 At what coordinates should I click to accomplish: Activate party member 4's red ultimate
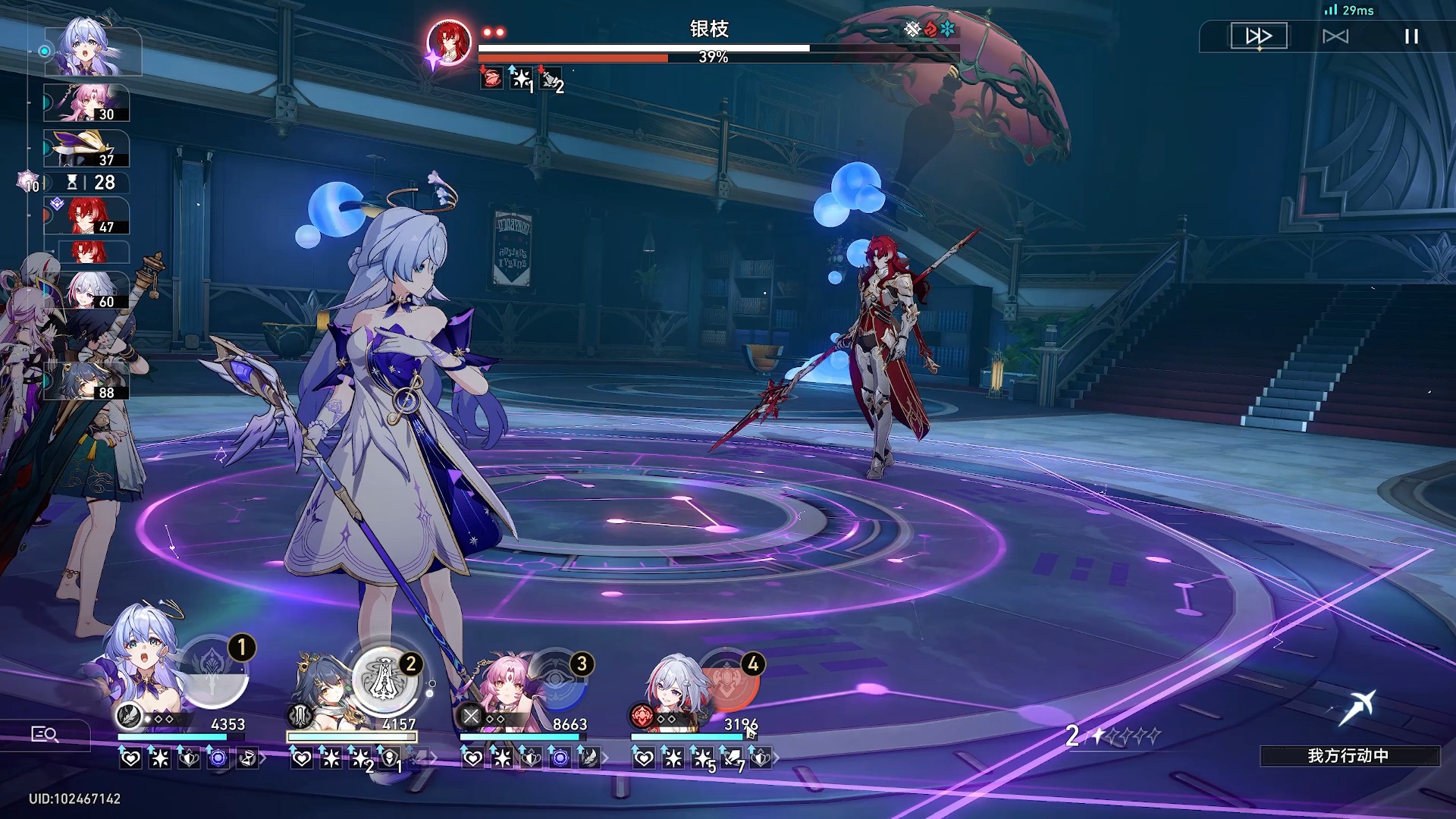[728, 680]
